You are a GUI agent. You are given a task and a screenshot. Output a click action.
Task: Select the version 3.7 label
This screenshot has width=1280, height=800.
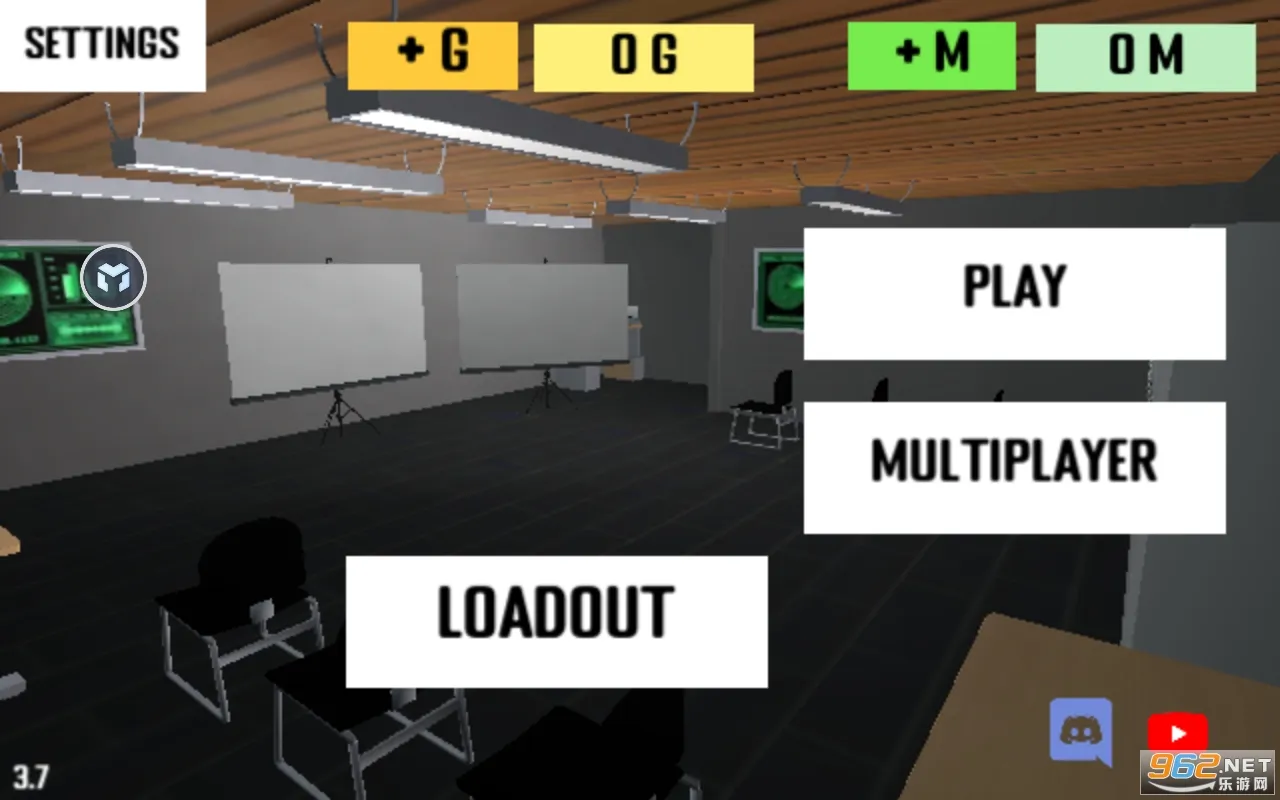32,774
